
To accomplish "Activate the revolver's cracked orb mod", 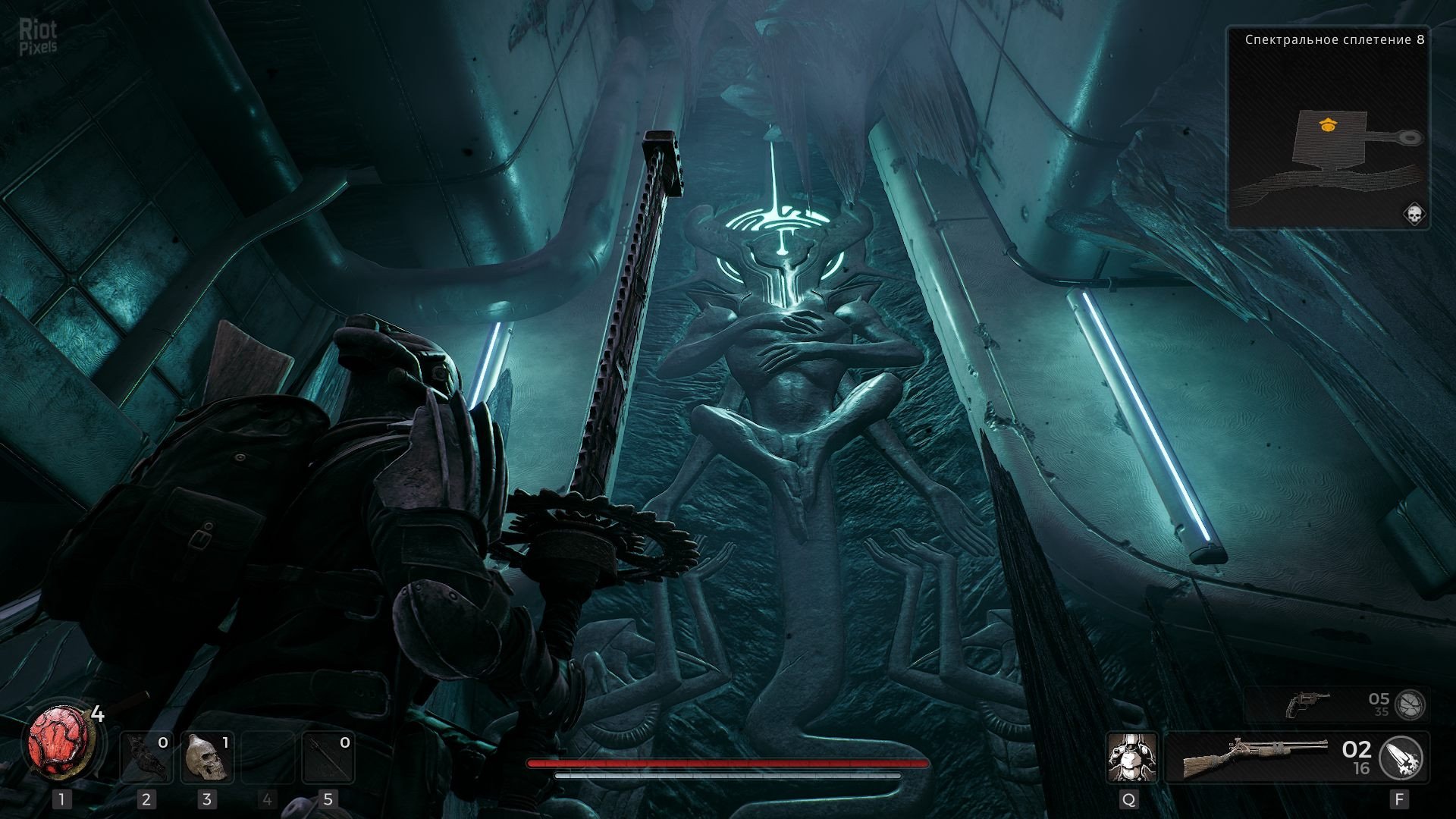I will (x=1410, y=704).
